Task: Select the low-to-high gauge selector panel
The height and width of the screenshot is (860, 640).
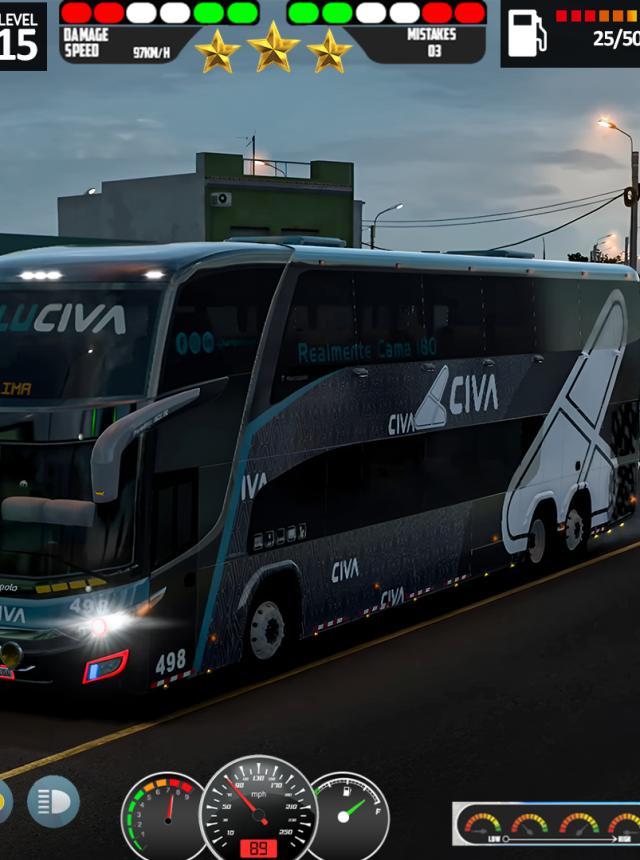Action: pos(547,824)
